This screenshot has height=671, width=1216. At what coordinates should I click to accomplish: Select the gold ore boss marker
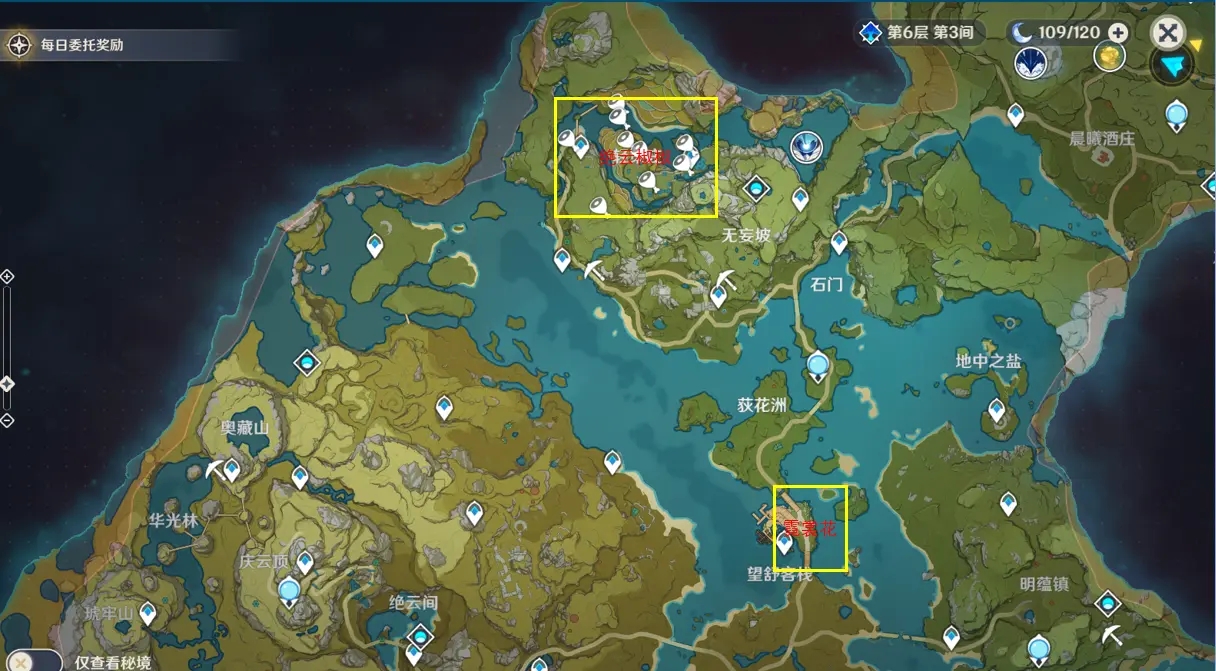click(1109, 58)
